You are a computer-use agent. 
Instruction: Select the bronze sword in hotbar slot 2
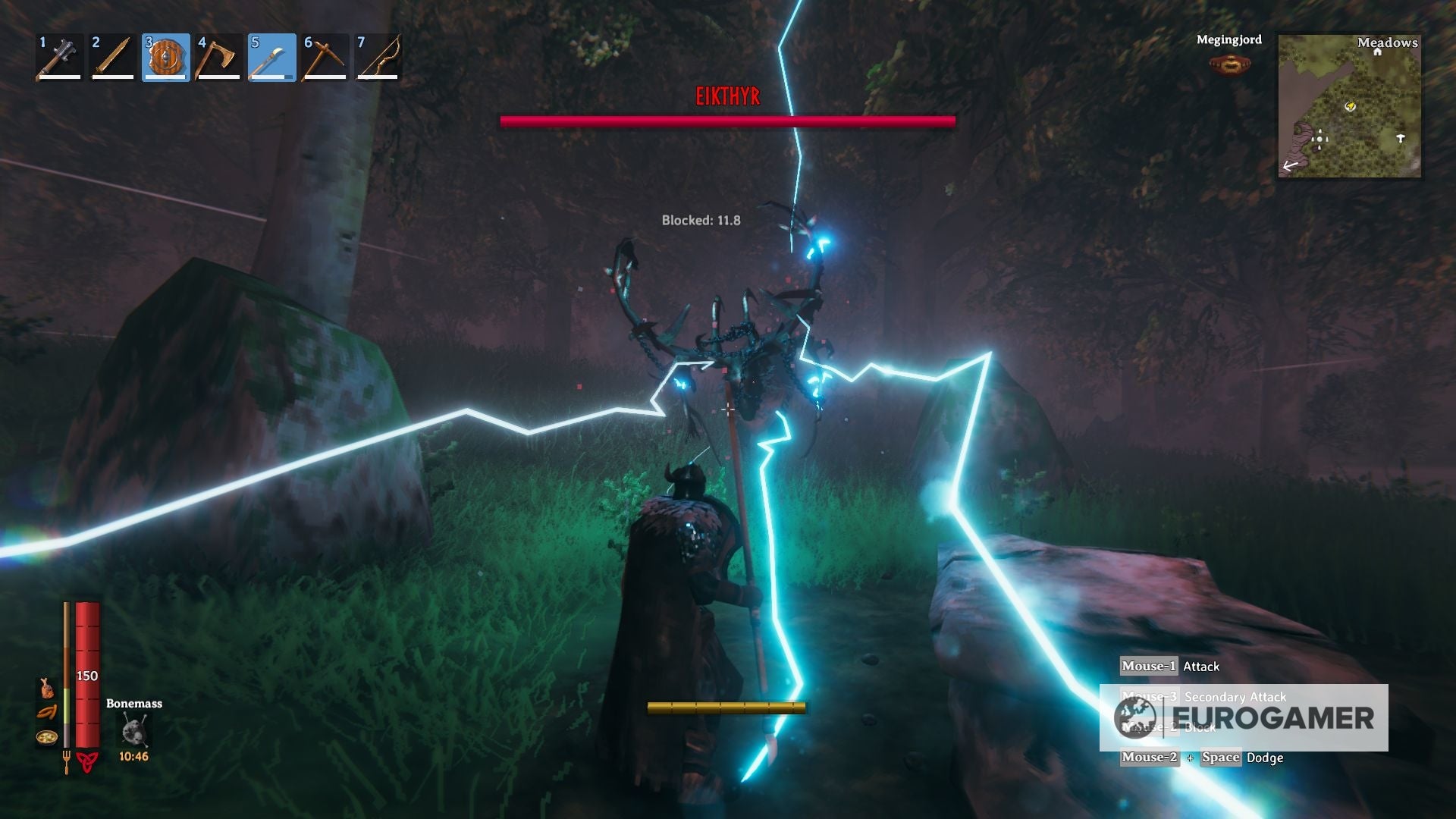tap(112, 55)
